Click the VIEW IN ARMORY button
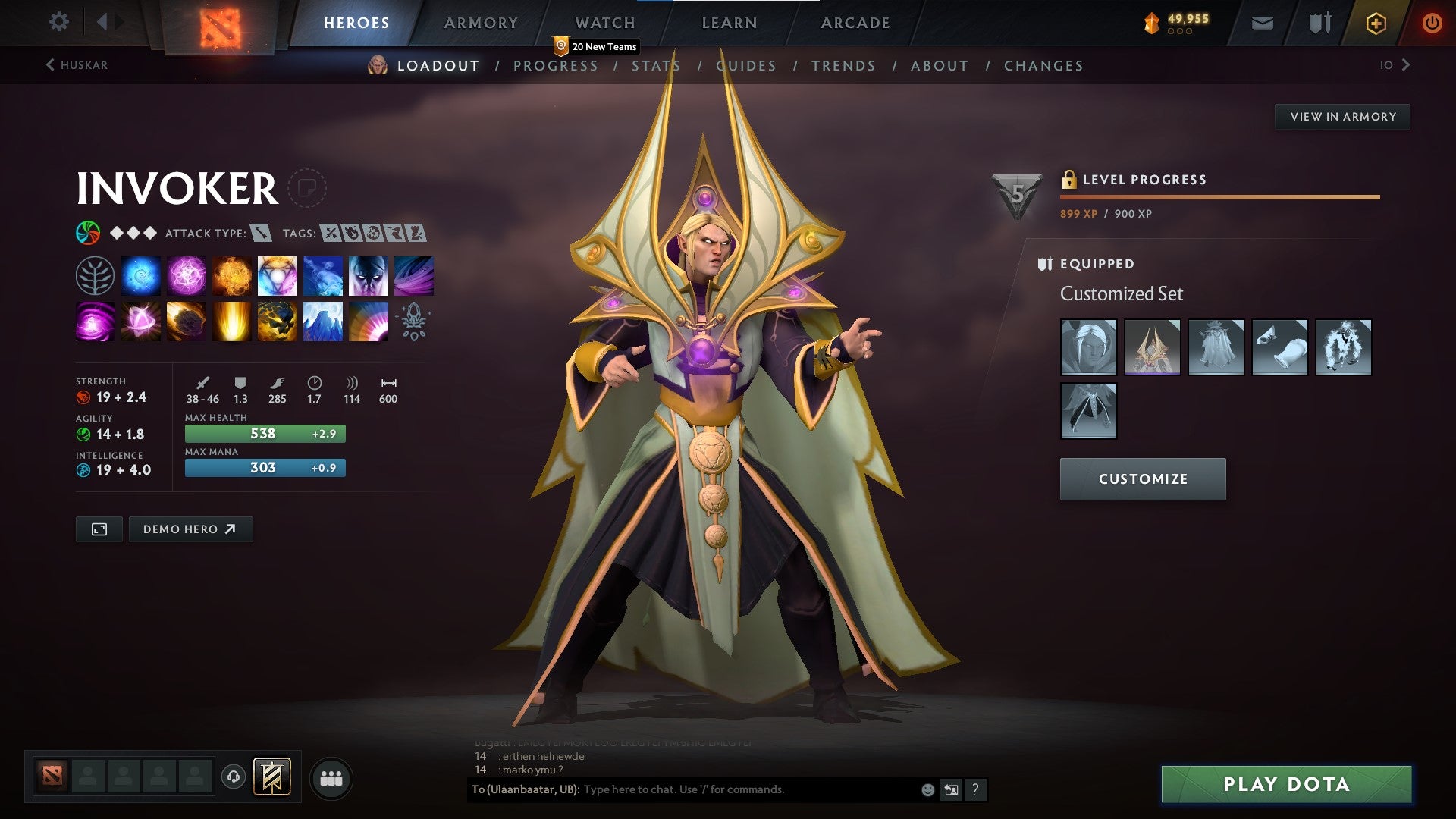Image resolution: width=1456 pixels, height=819 pixels. 1343,116
